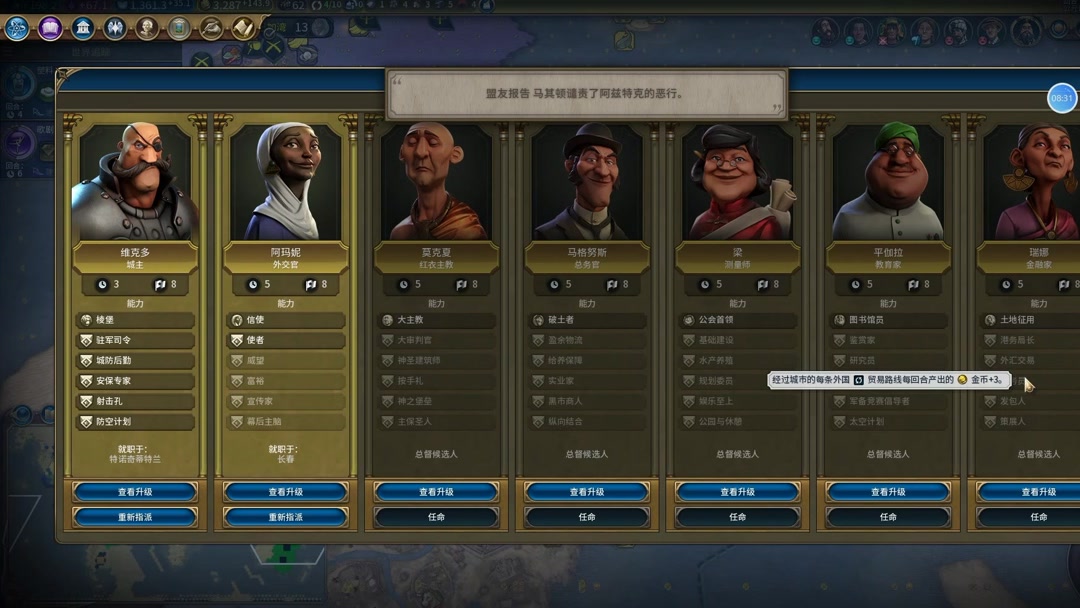View promotions for diplomat 阿玛妮
This screenshot has height=608, width=1080.
click(286, 492)
